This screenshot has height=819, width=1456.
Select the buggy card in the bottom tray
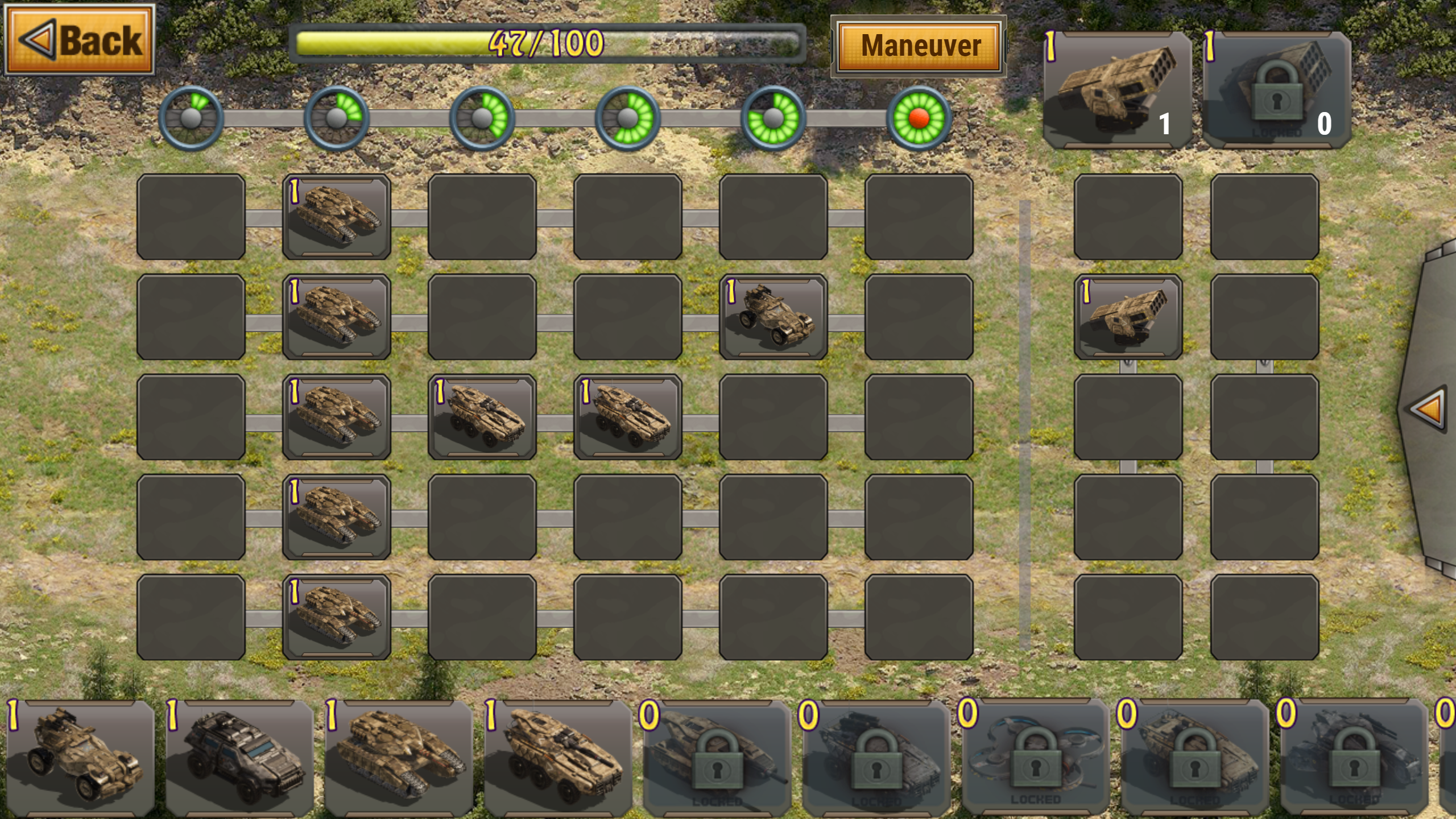pyautogui.click(x=80, y=756)
